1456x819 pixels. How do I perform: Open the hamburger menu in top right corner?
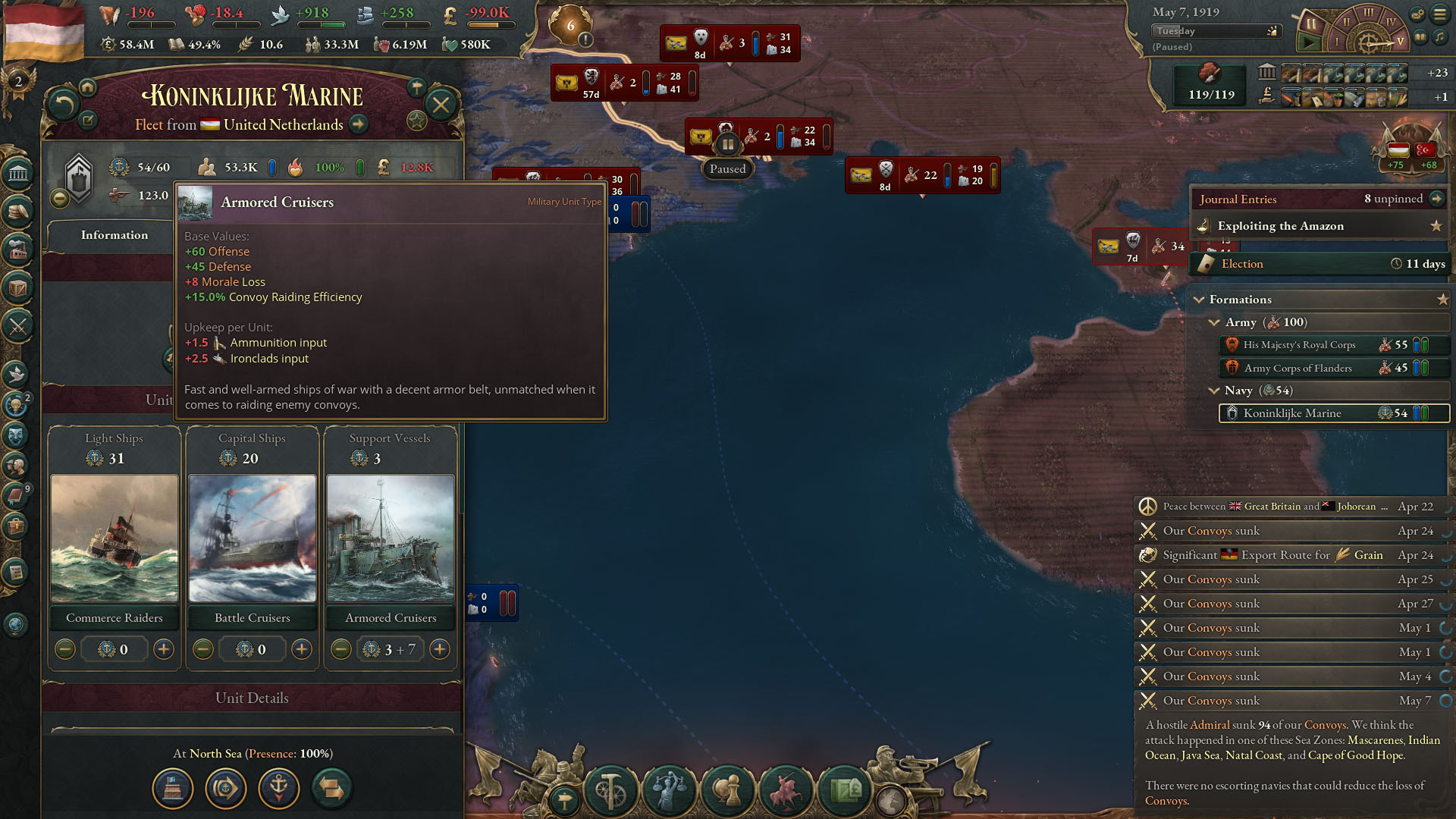point(1440,14)
